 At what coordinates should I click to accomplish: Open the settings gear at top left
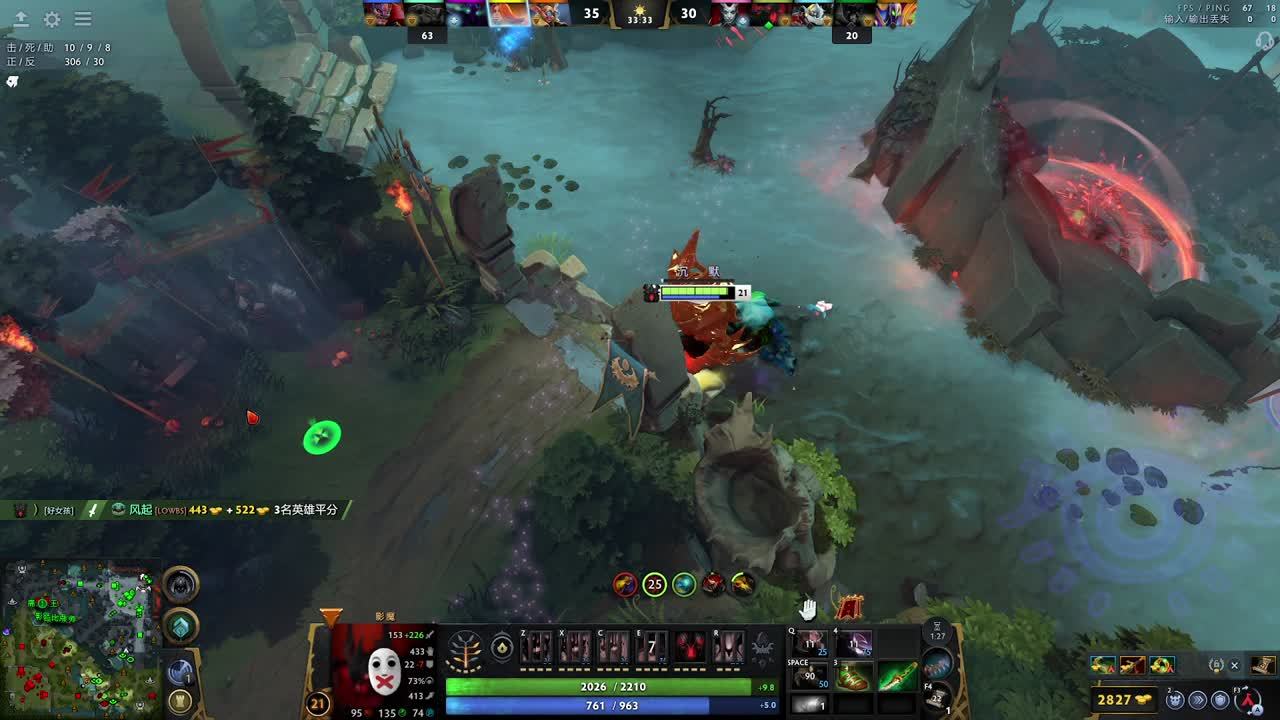tap(52, 19)
